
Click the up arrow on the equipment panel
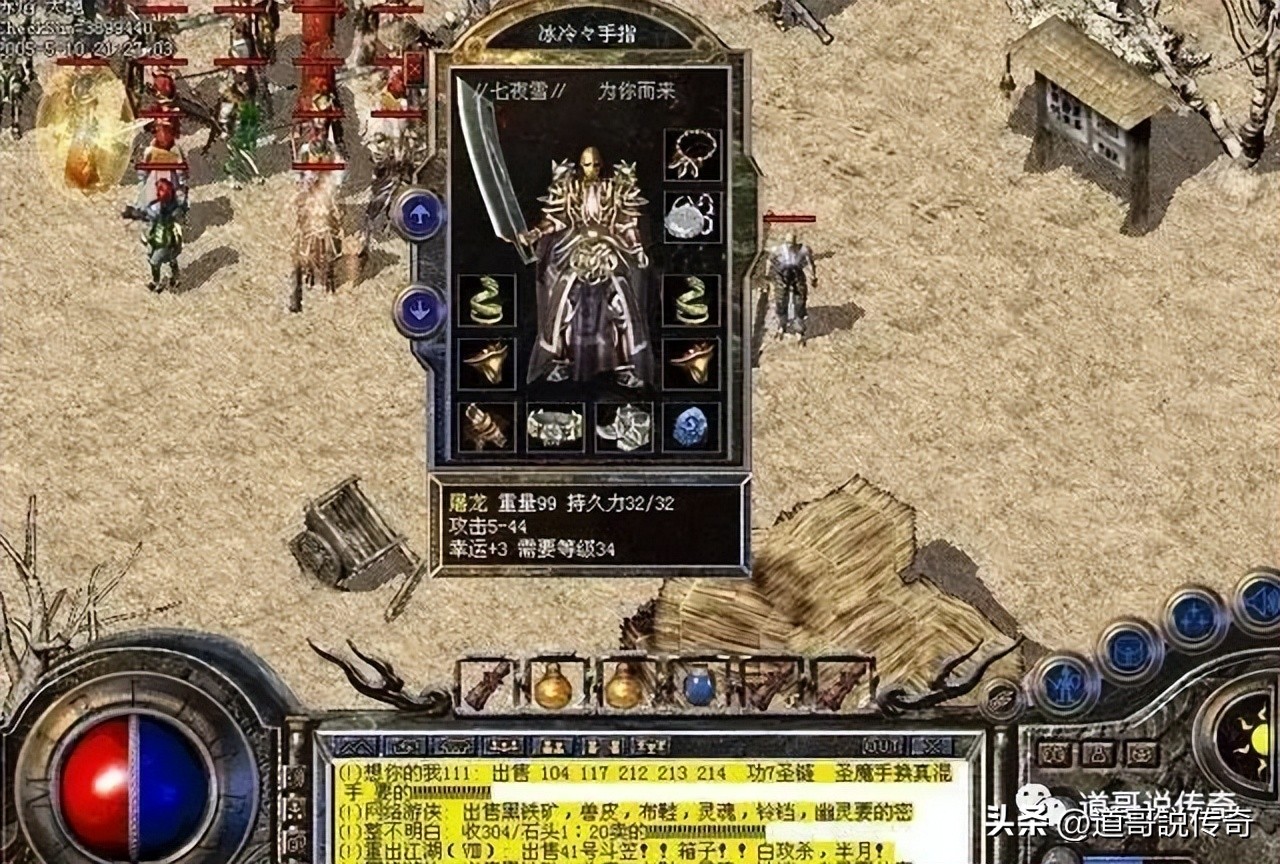click(421, 215)
